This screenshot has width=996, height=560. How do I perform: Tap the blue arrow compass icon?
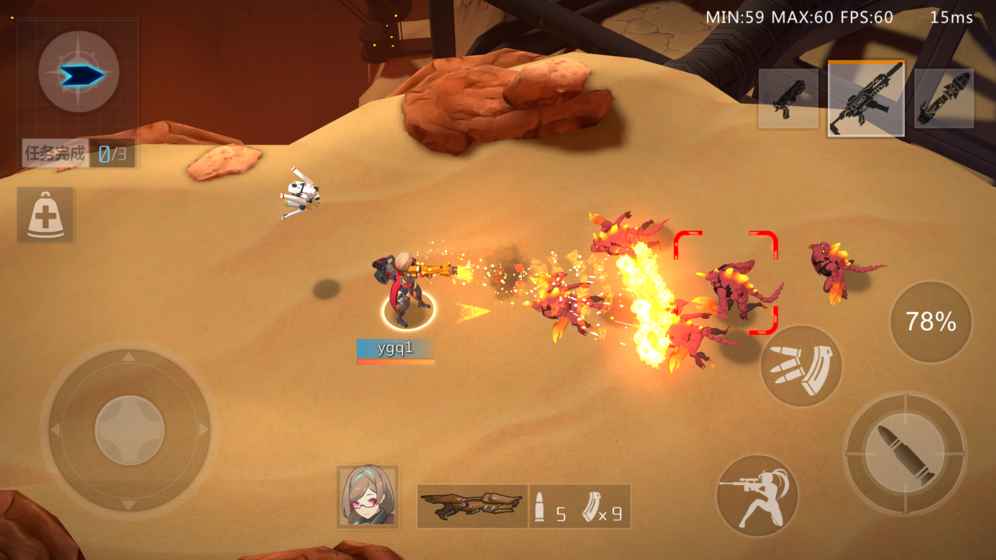79,73
